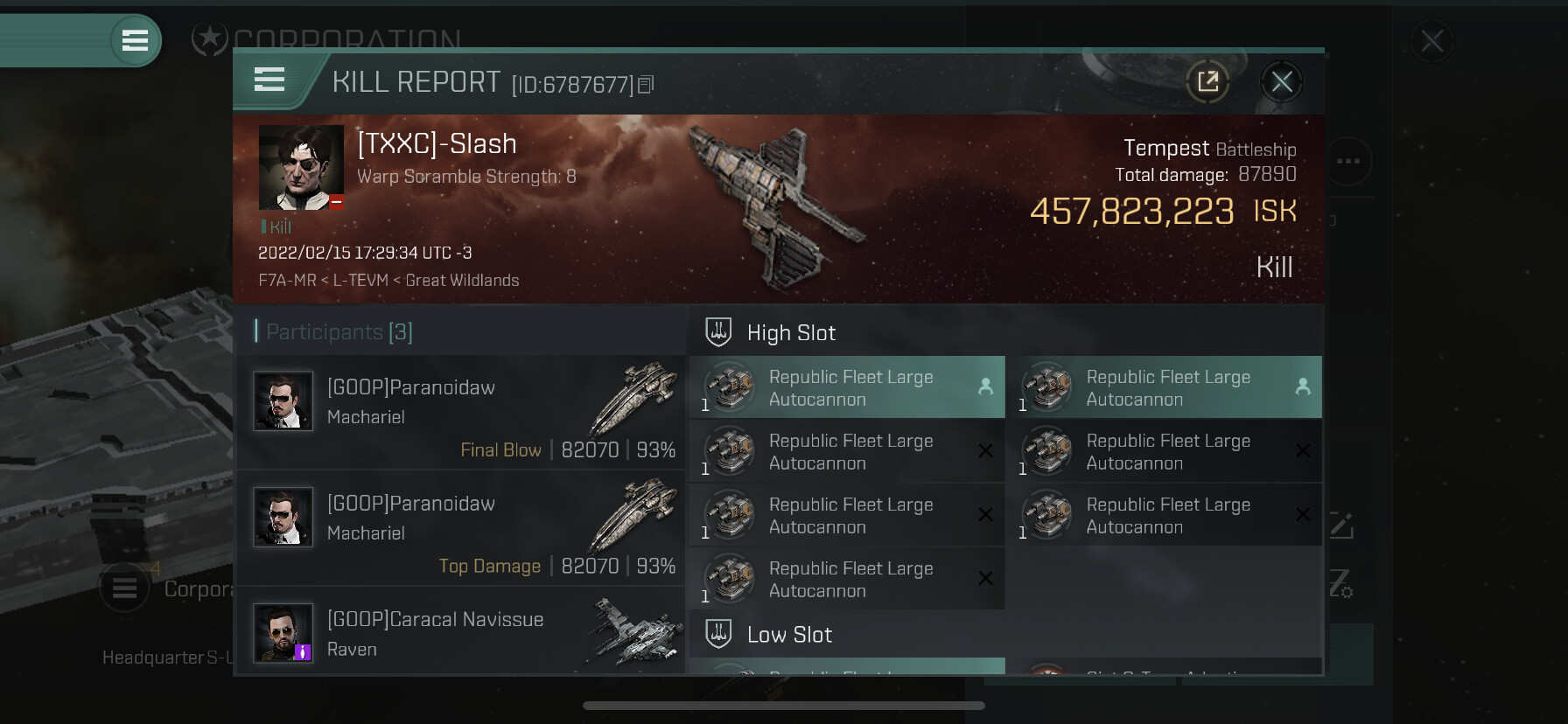Select the Top Damage Paranoidaw participant row
The width and height of the screenshot is (1568, 724).
pos(461,528)
